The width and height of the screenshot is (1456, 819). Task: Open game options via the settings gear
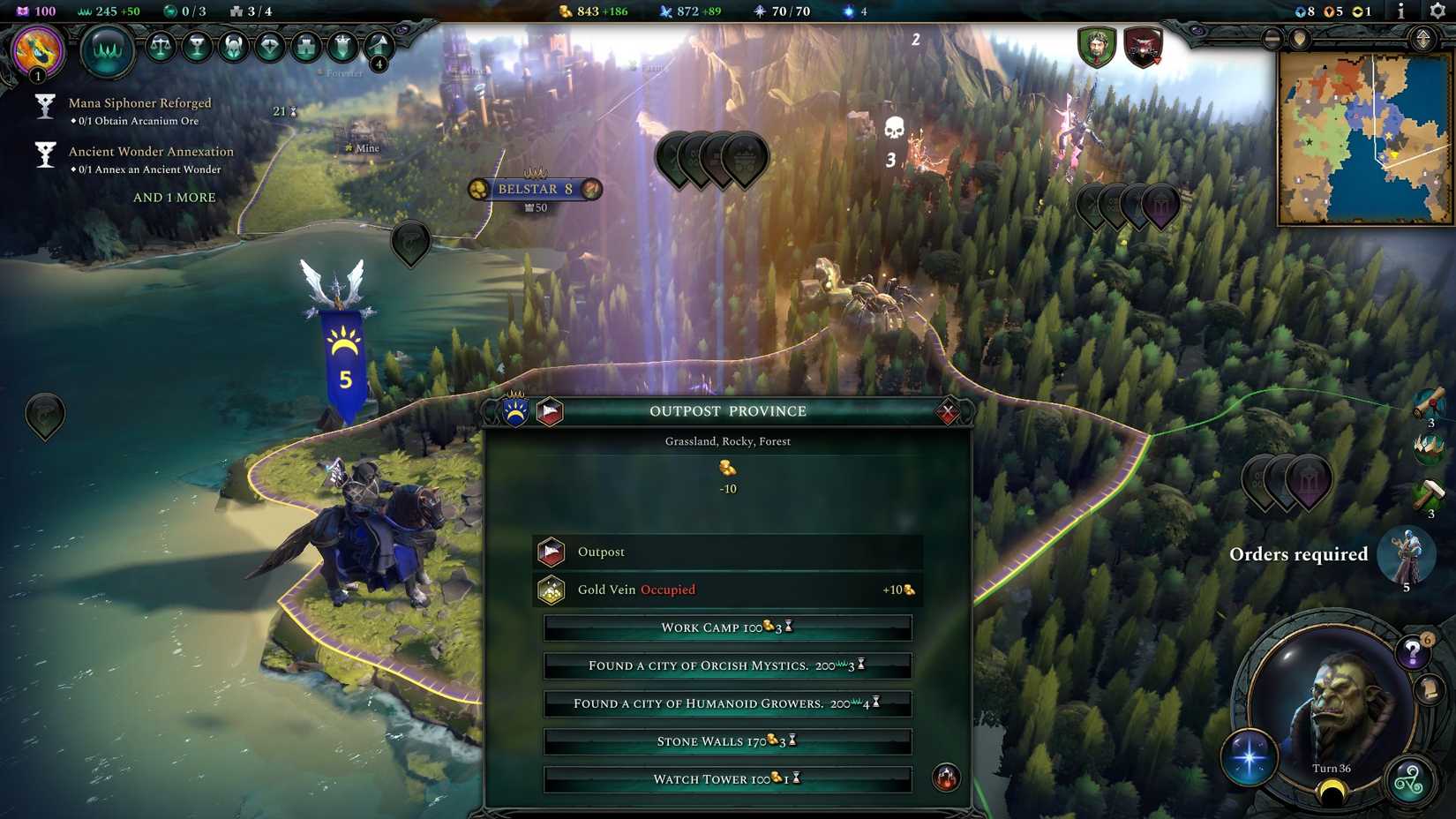point(1436,11)
